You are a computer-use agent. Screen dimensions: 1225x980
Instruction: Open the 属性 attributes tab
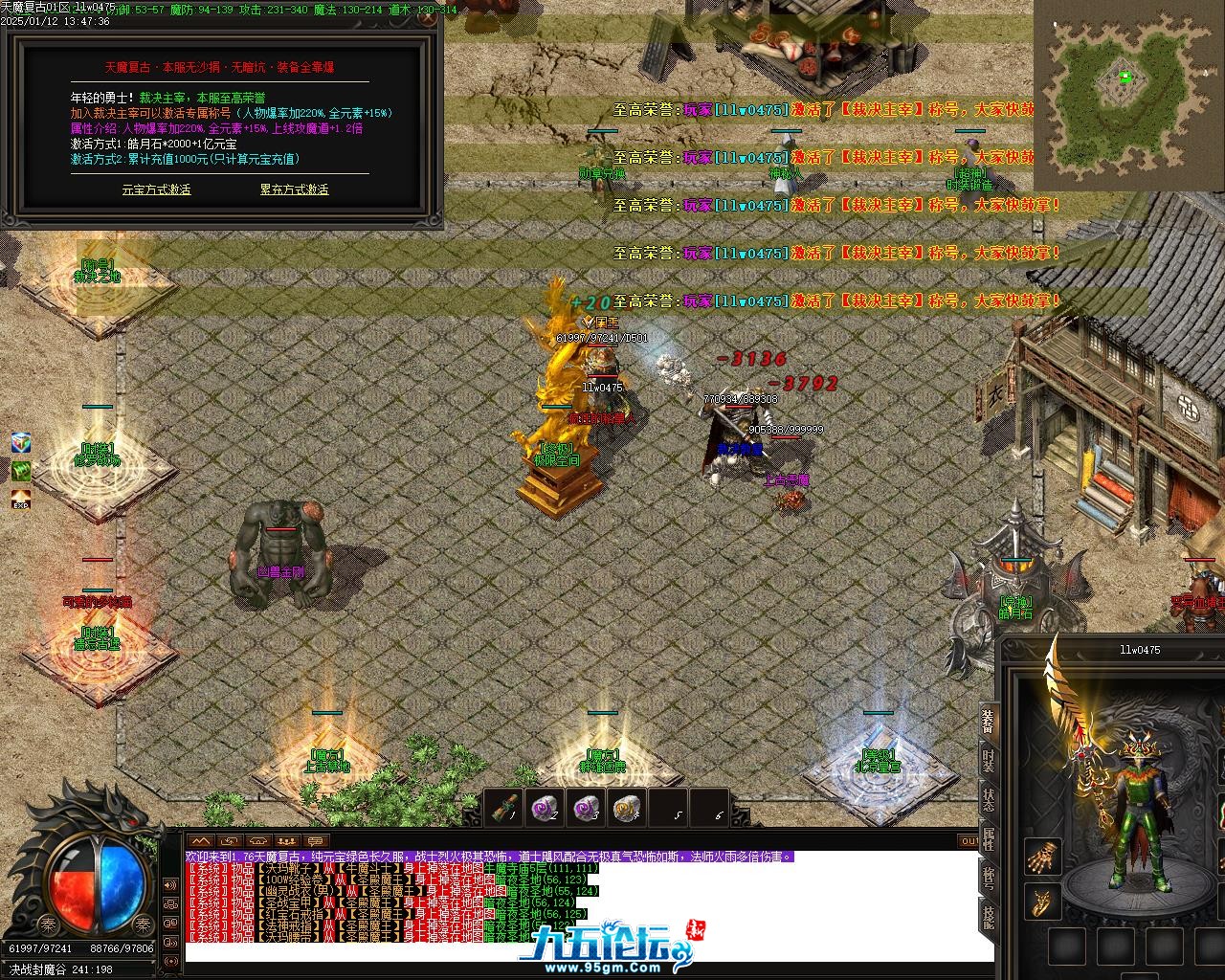[988, 841]
